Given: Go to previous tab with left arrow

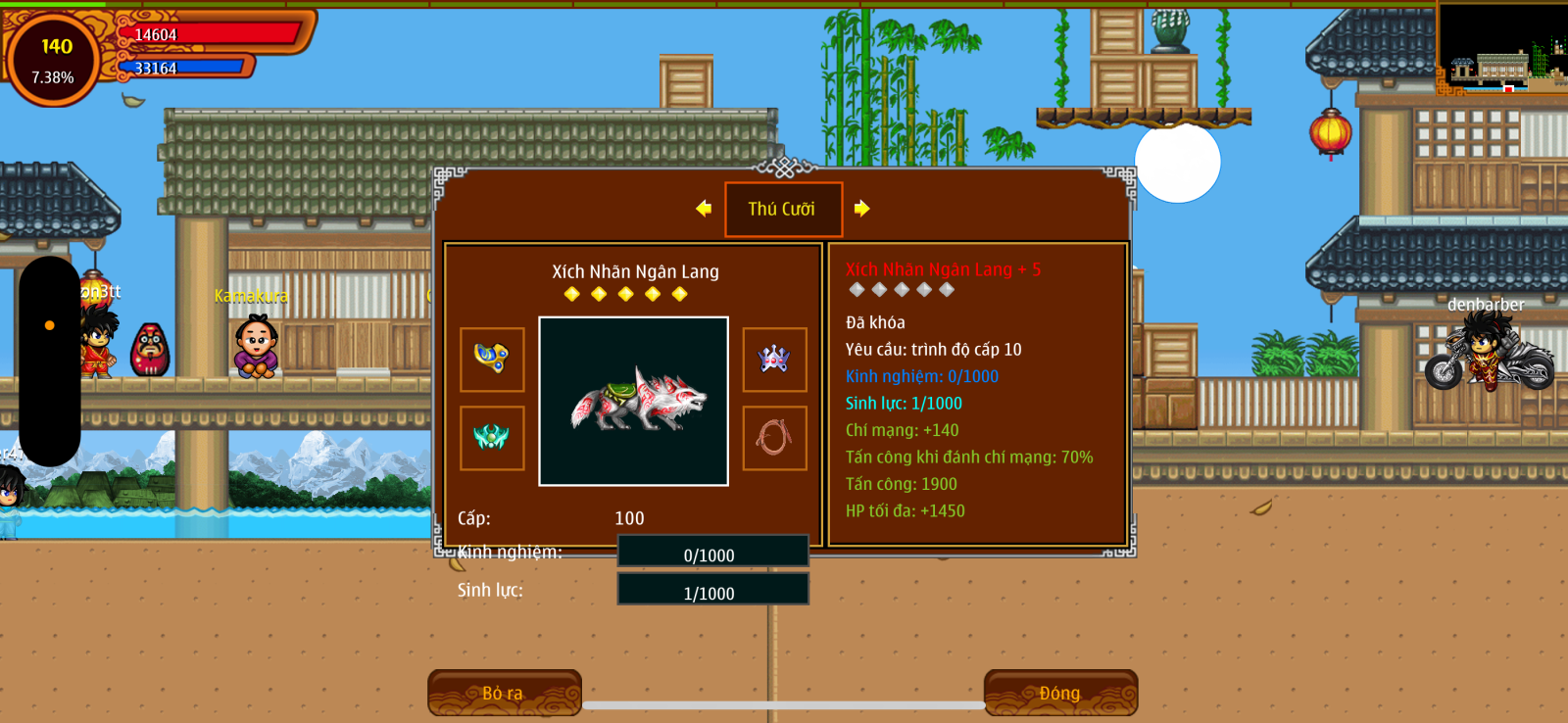Looking at the screenshot, I should 704,208.
